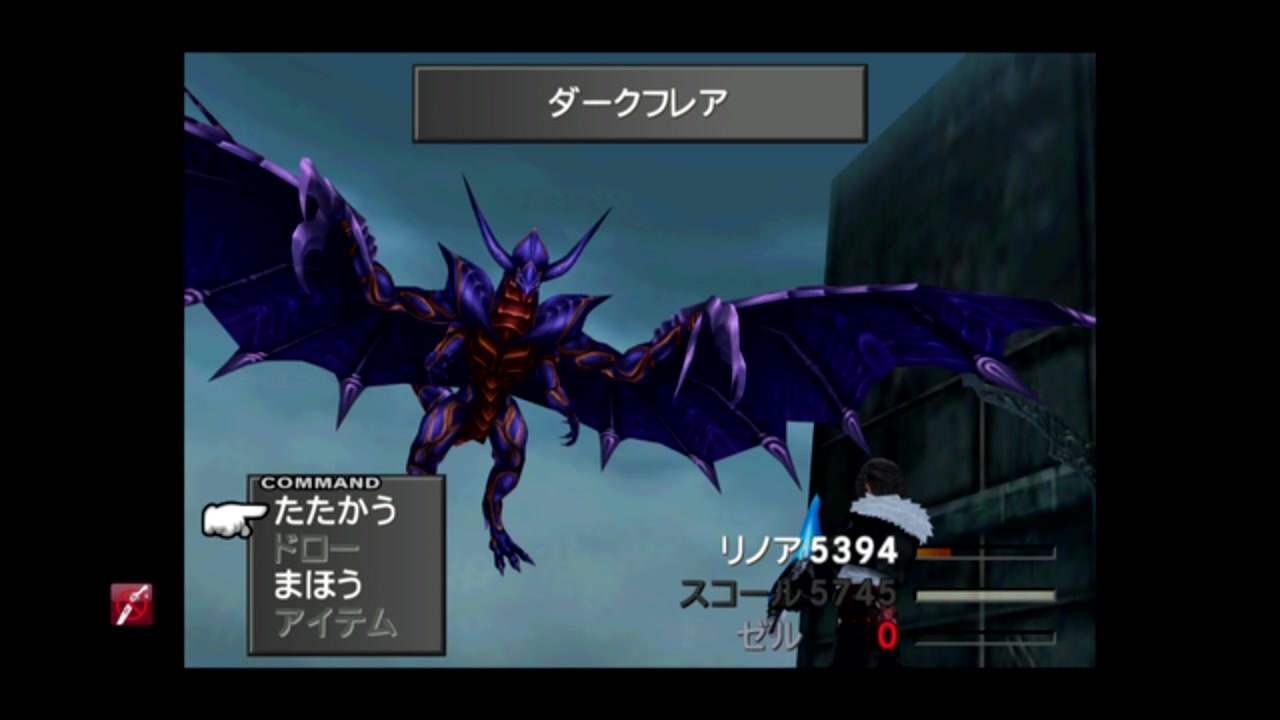Screen dimensions: 1280x720
Task: Choose the まほう (Magic) command
Action: tap(318, 586)
